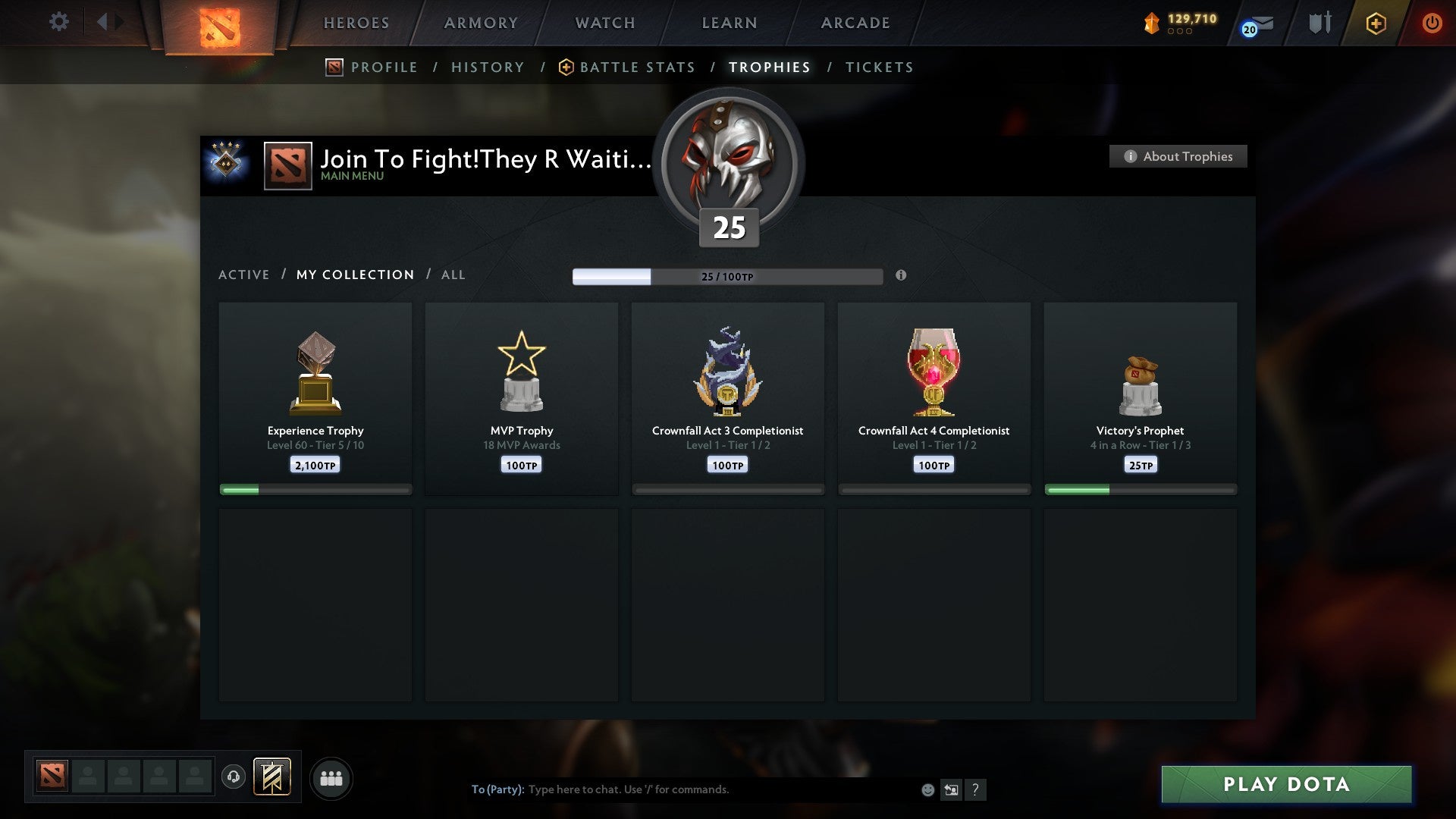This screenshot has width=1456, height=819.
Task: Open the emoticon smiley in chat bar
Action: 927,789
